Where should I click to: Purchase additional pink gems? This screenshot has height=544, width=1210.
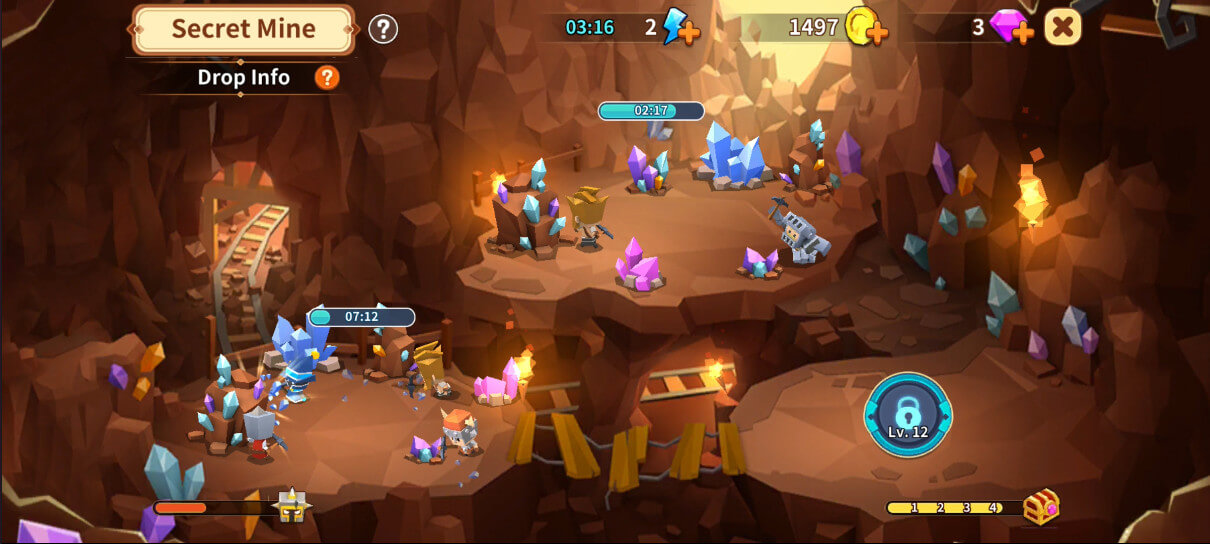click(x=1022, y=33)
